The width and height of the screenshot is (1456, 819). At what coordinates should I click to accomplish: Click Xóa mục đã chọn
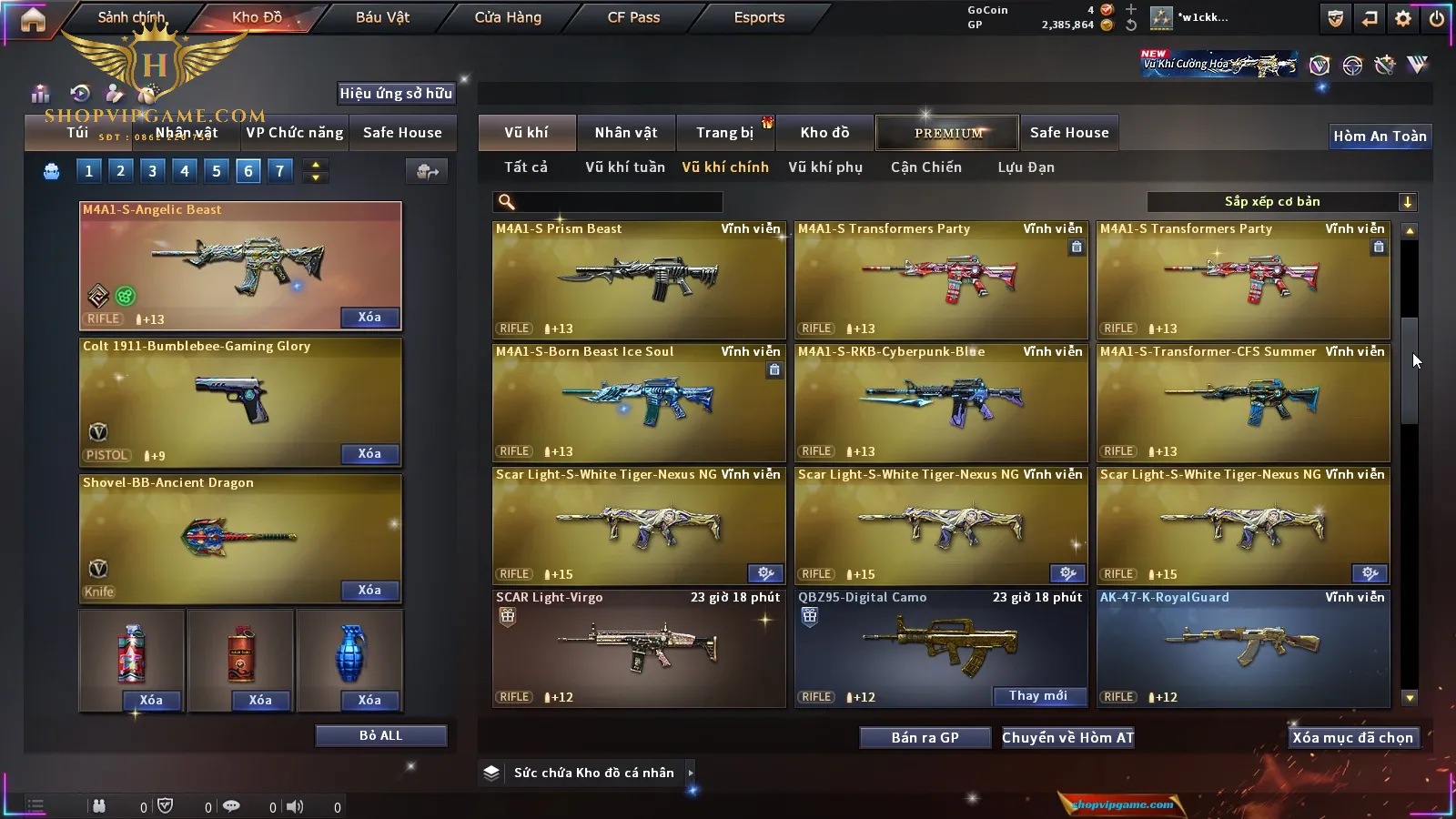tap(1352, 738)
